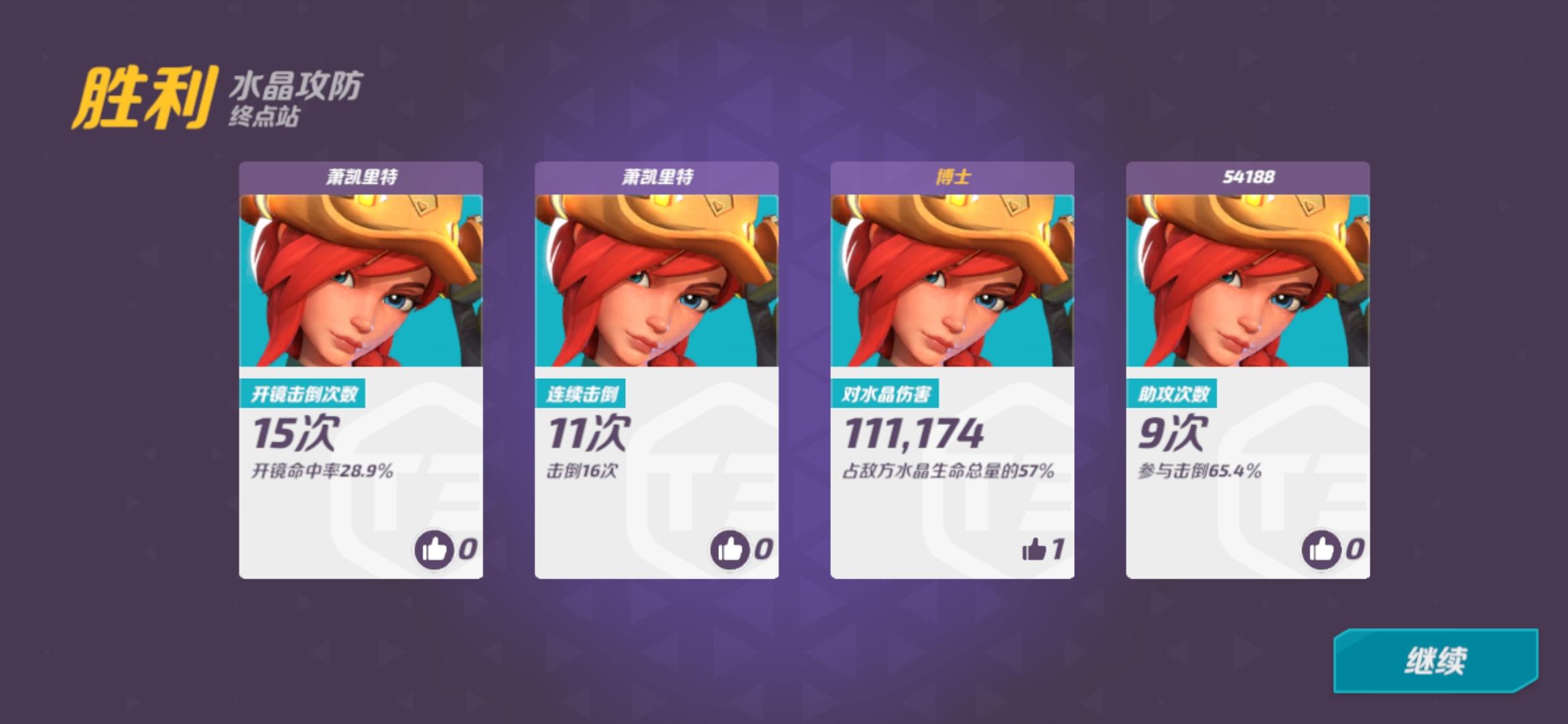Screen dimensions: 1568x724
Task: Toggle your like on 54188's card
Action: 1320,550
